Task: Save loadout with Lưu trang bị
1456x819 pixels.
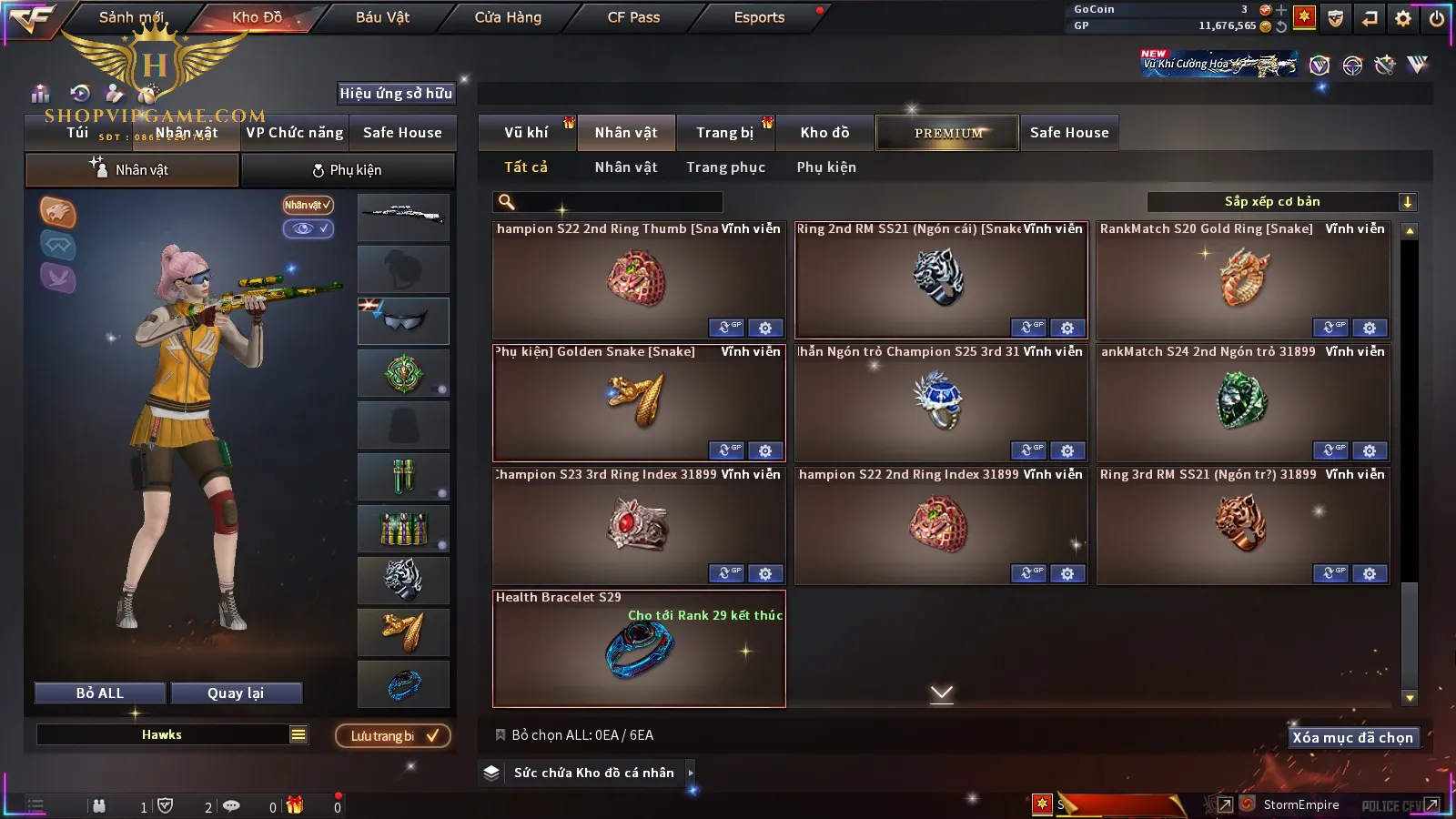Action: [393, 736]
